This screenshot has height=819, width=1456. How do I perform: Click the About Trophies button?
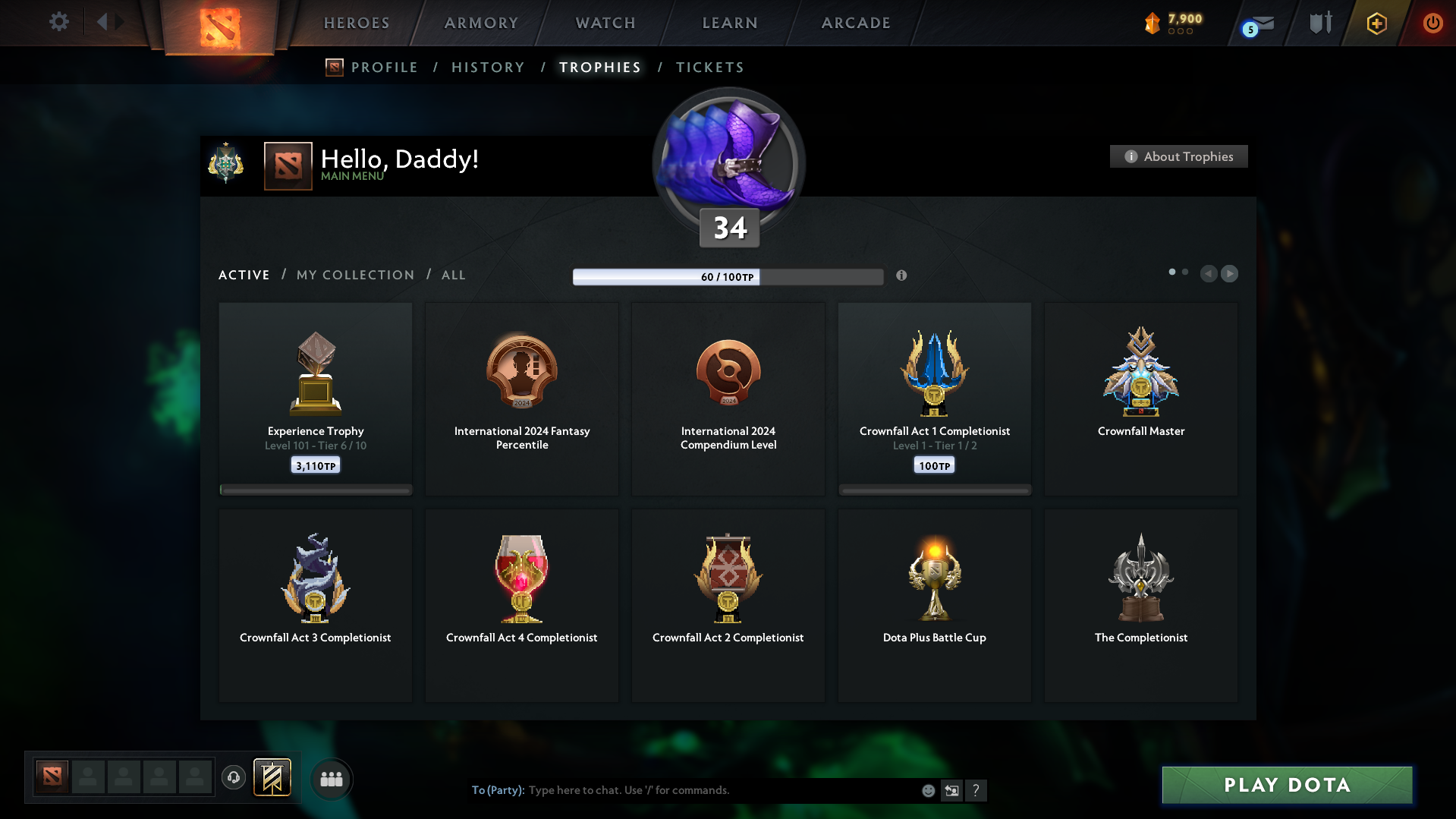click(x=1178, y=156)
